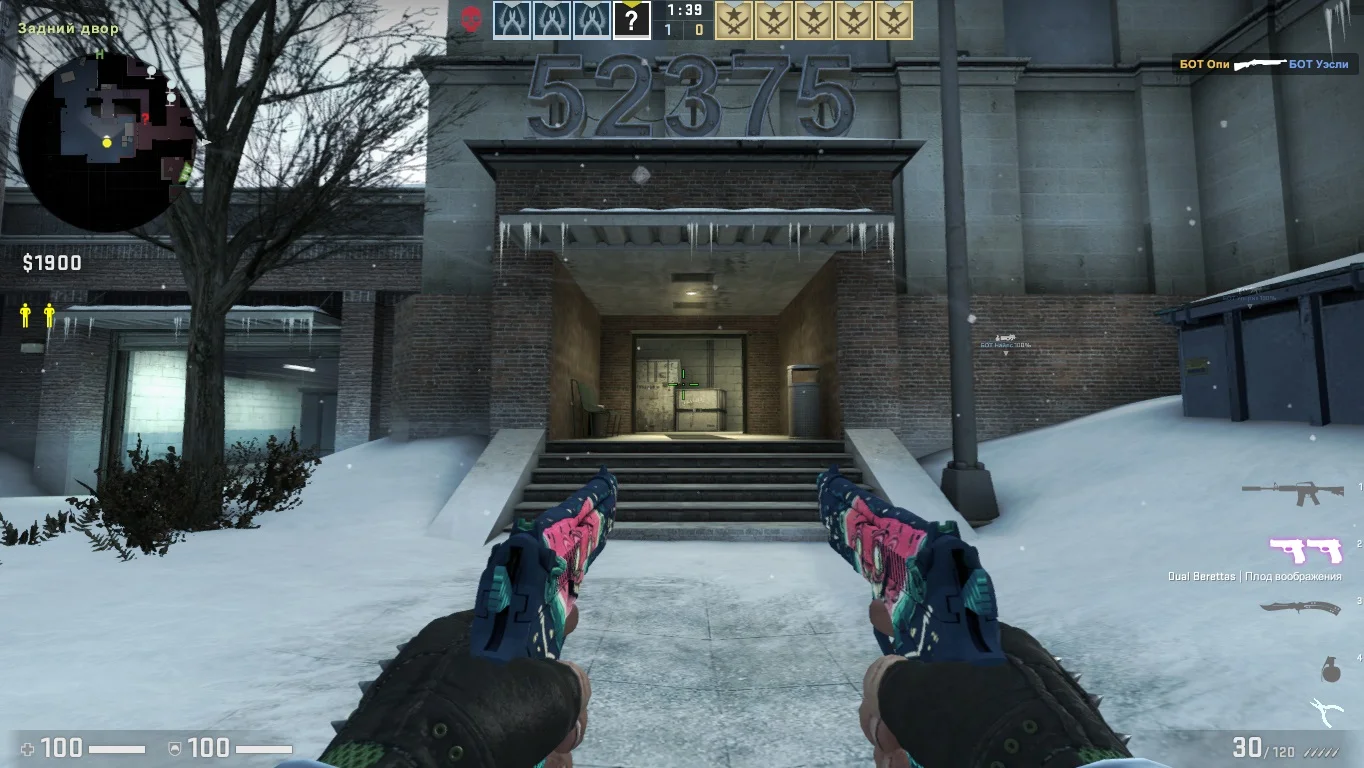Click the pliers defuse kit icon
The image size is (1364, 768).
click(1327, 712)
